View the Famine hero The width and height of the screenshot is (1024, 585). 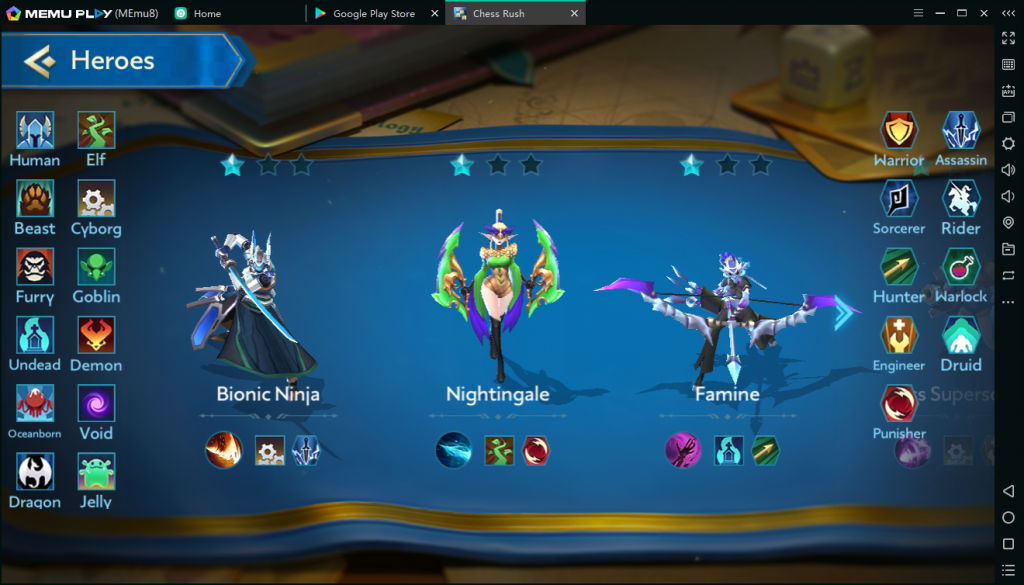pyautogui.click(x=727, y=310)
